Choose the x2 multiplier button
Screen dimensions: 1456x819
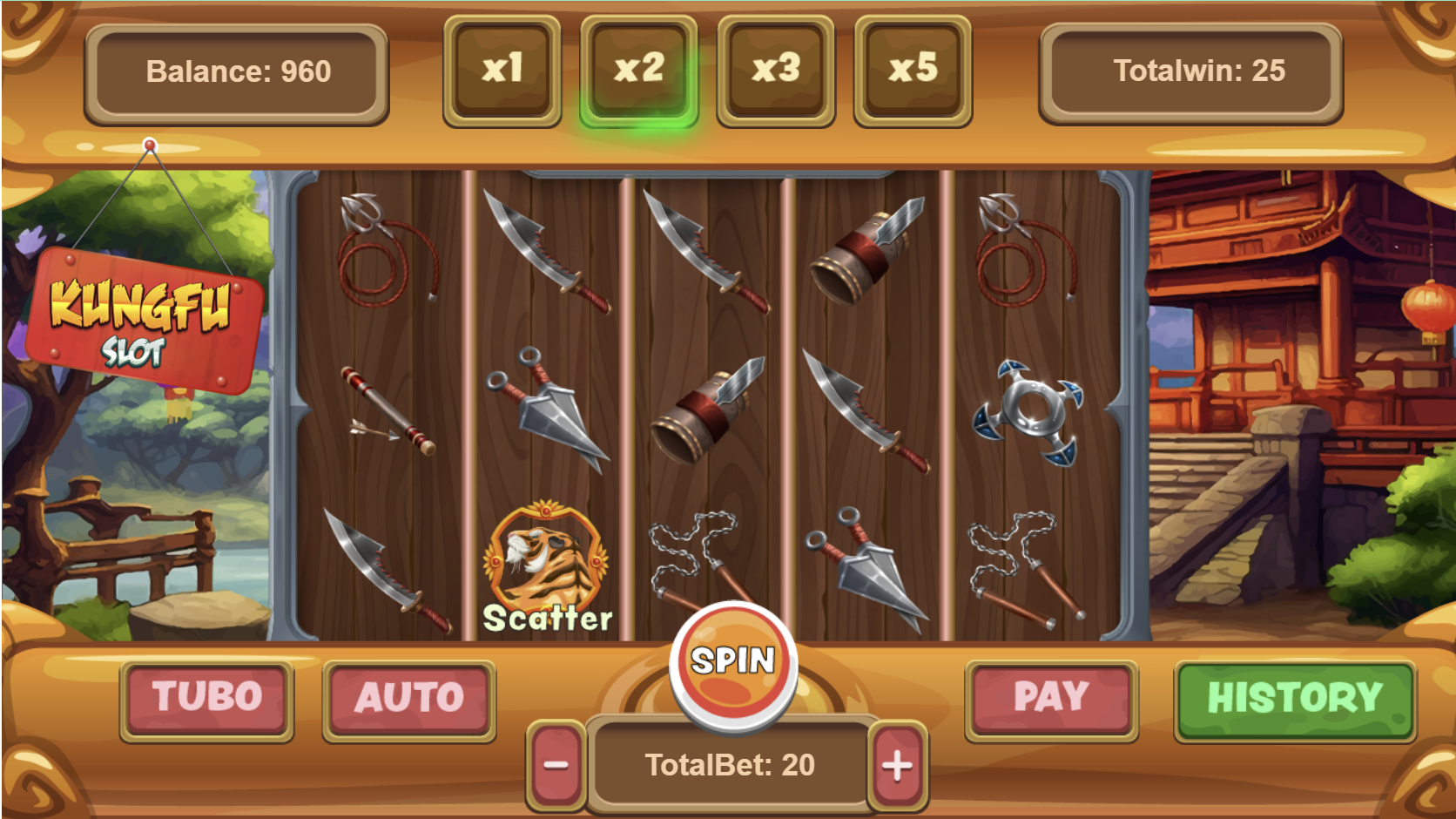[639, 70]
